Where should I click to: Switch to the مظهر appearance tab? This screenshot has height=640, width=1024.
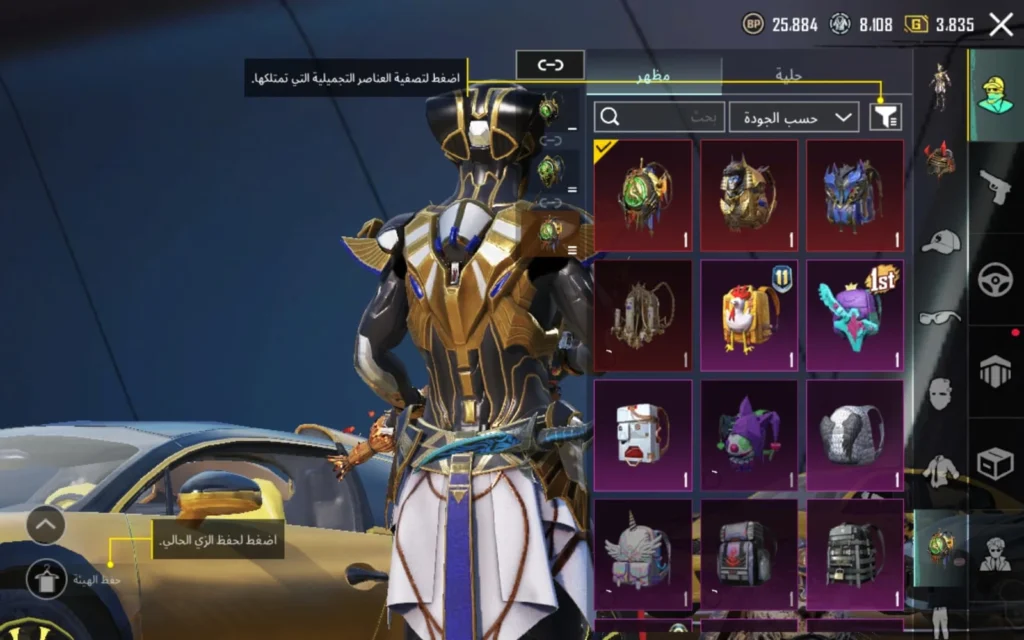(654, 75)
